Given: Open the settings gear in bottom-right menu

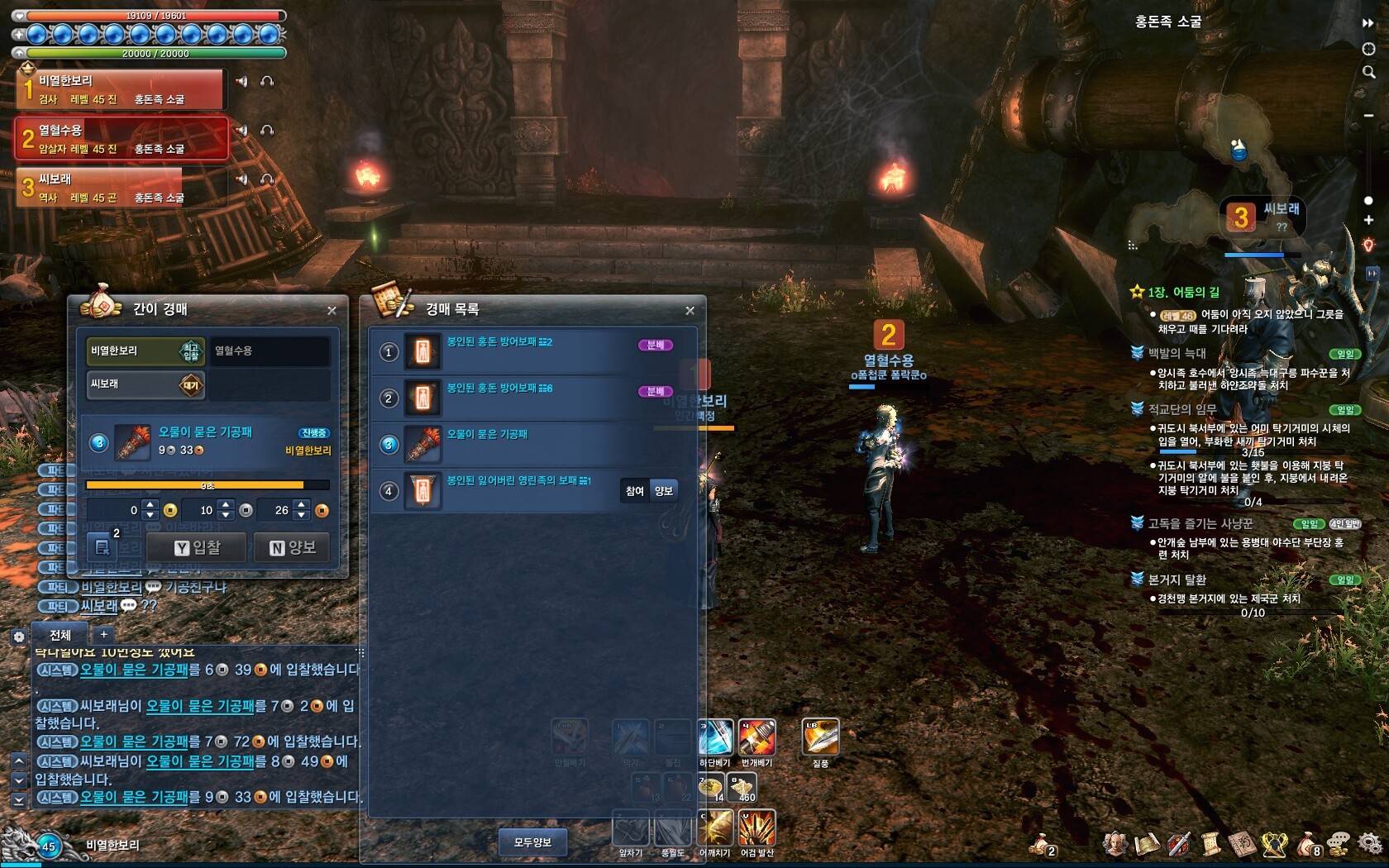Looking at the screenshot, I should tap(1369, 843).
